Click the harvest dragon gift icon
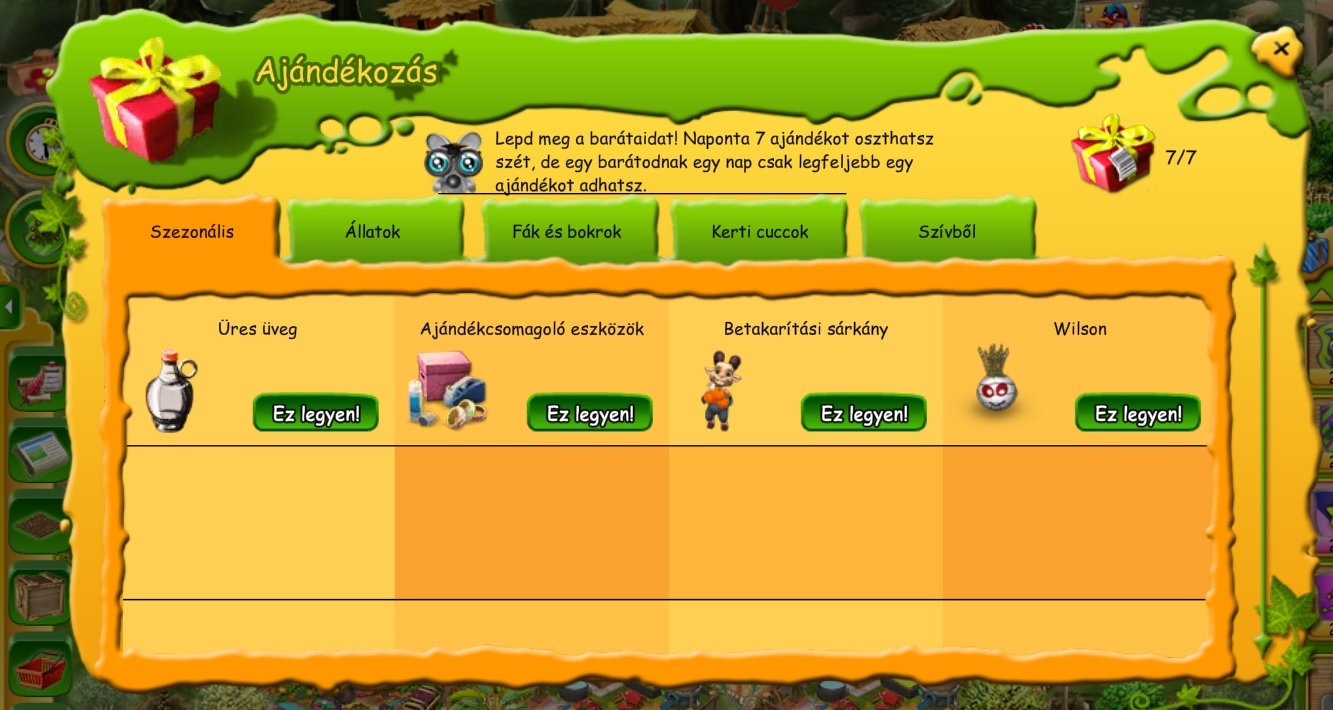The image size is (1333, 710). click(x=719, y=391)
